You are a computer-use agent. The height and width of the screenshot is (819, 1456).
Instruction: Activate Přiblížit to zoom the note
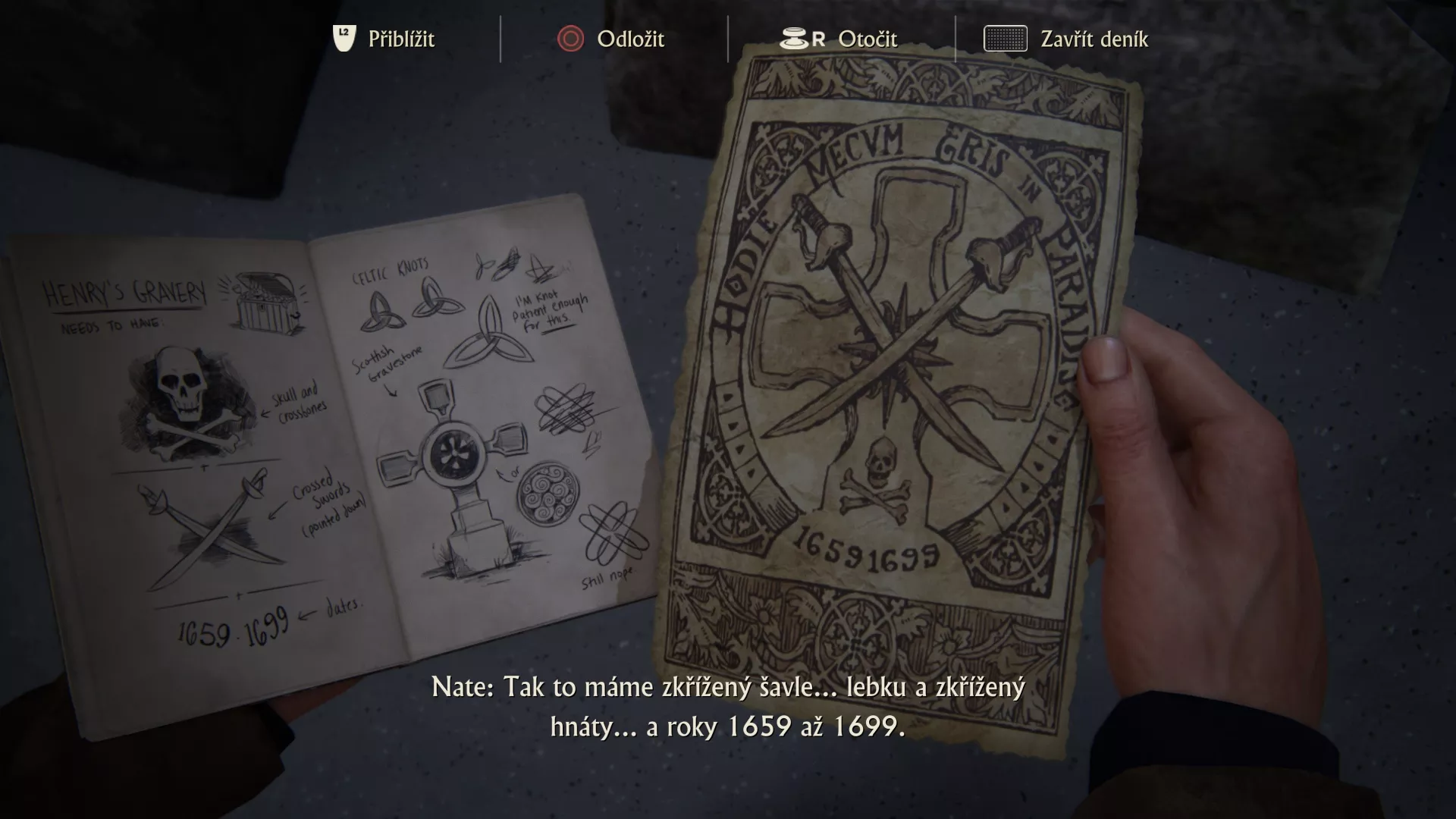[400, 39]
